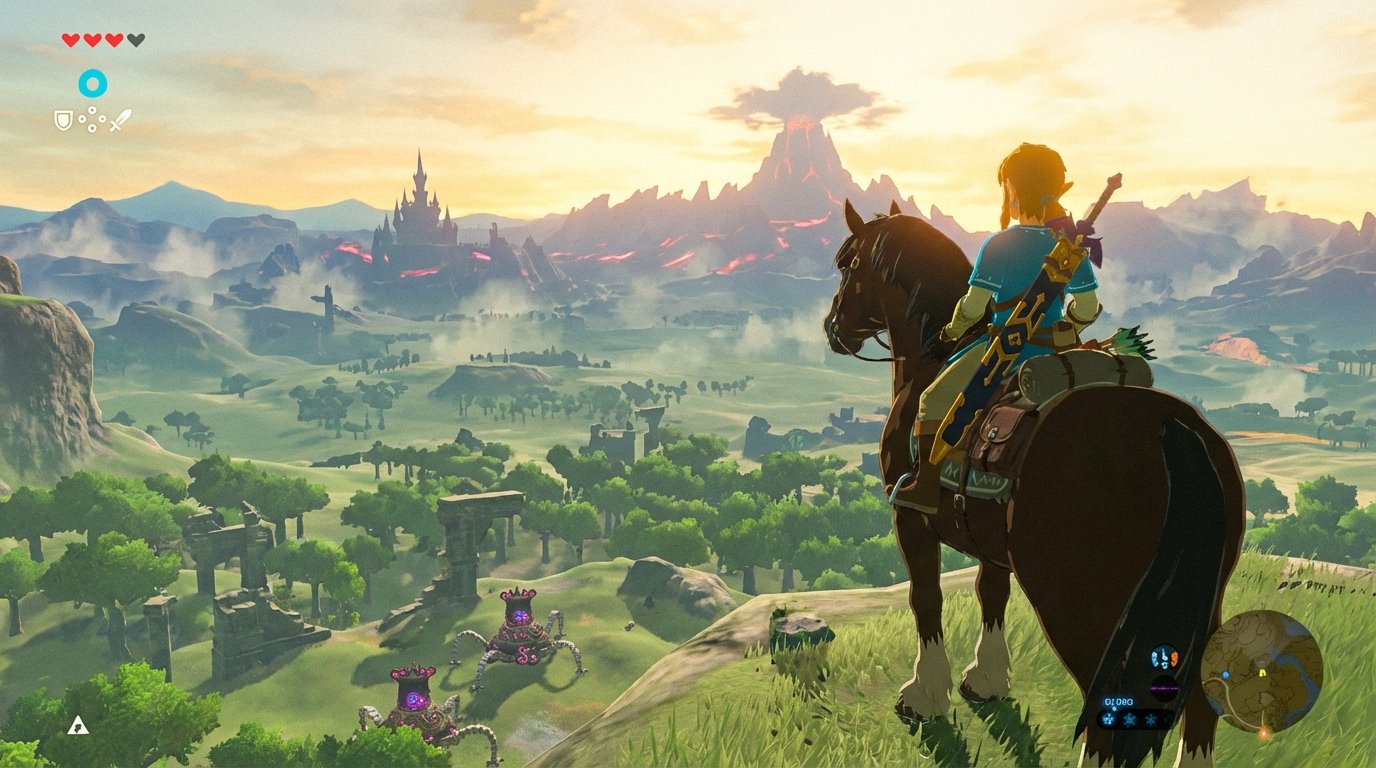The image size is (1376, 768).
Task: Click the first red heart container
Action: [70, 39]
